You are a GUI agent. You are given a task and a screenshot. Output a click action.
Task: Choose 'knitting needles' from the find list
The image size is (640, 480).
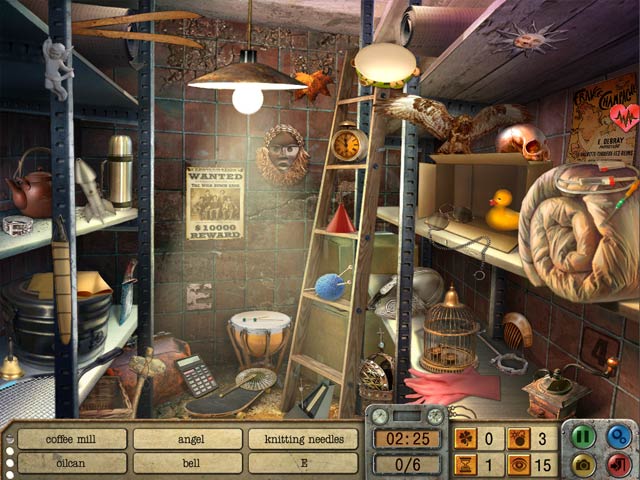(x=303, y=439)
